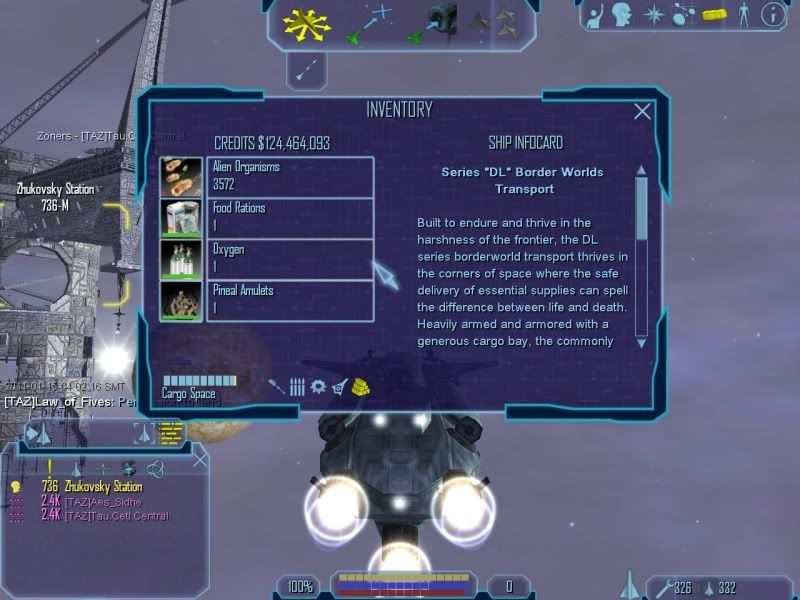
Task: Show the commodities filter with gold bars icon
Action: click(361, 386)
